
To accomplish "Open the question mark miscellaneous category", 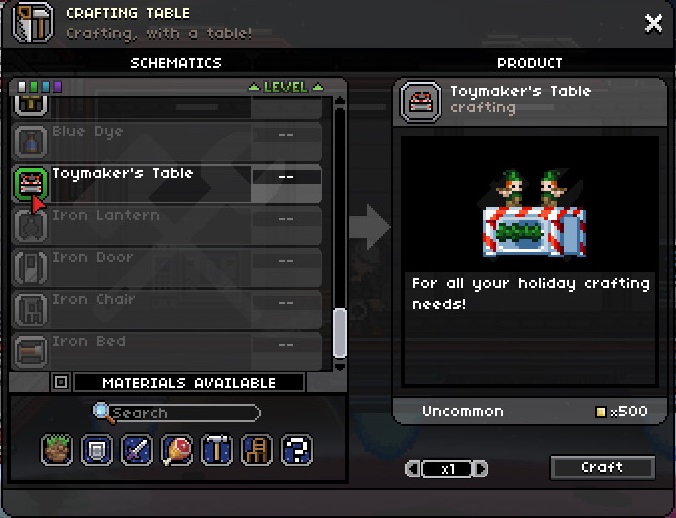I will click(297, 449).
